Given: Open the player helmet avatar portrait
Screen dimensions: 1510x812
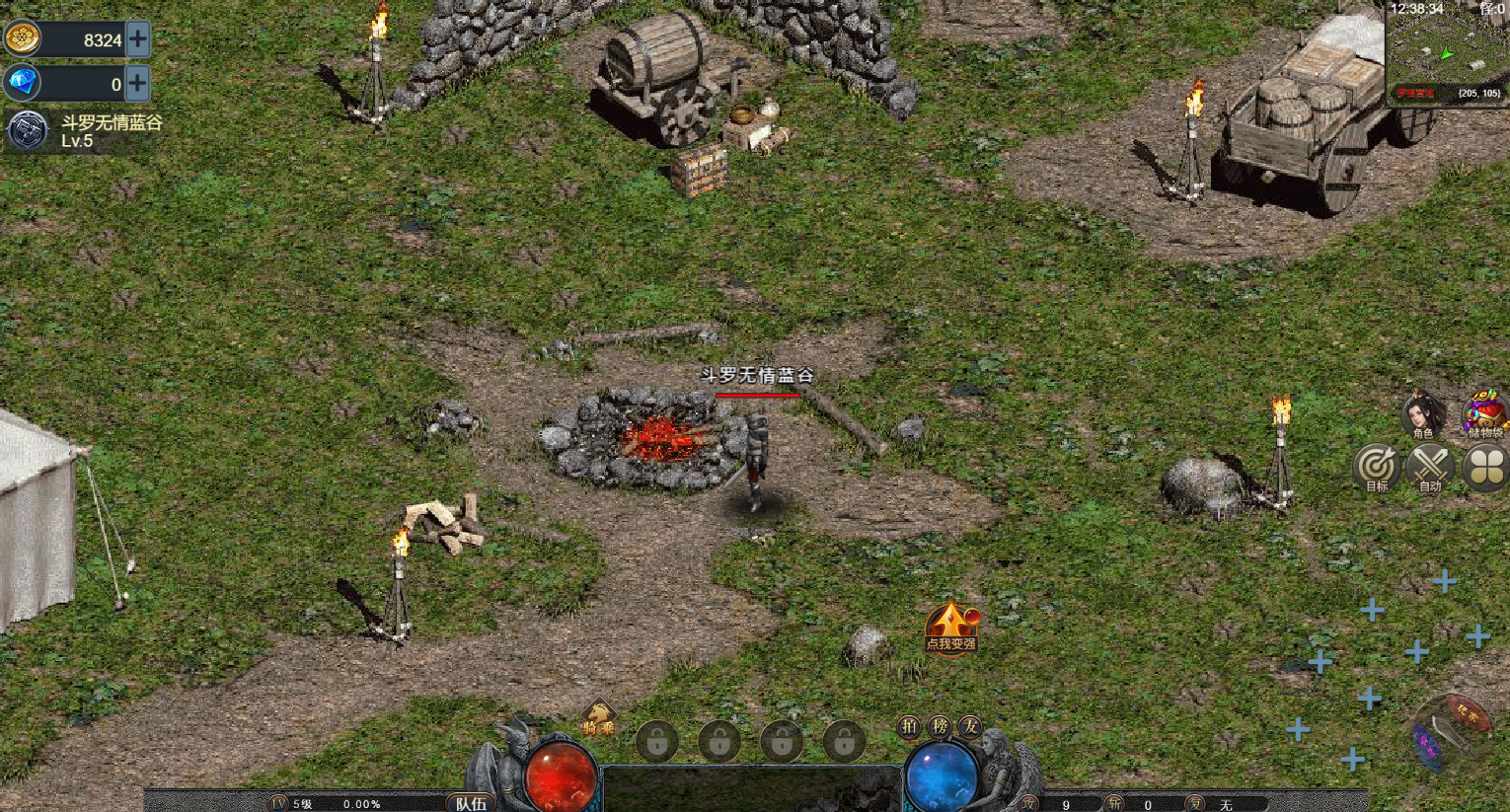Looking at the screenshot, I should tap(27, 130).
